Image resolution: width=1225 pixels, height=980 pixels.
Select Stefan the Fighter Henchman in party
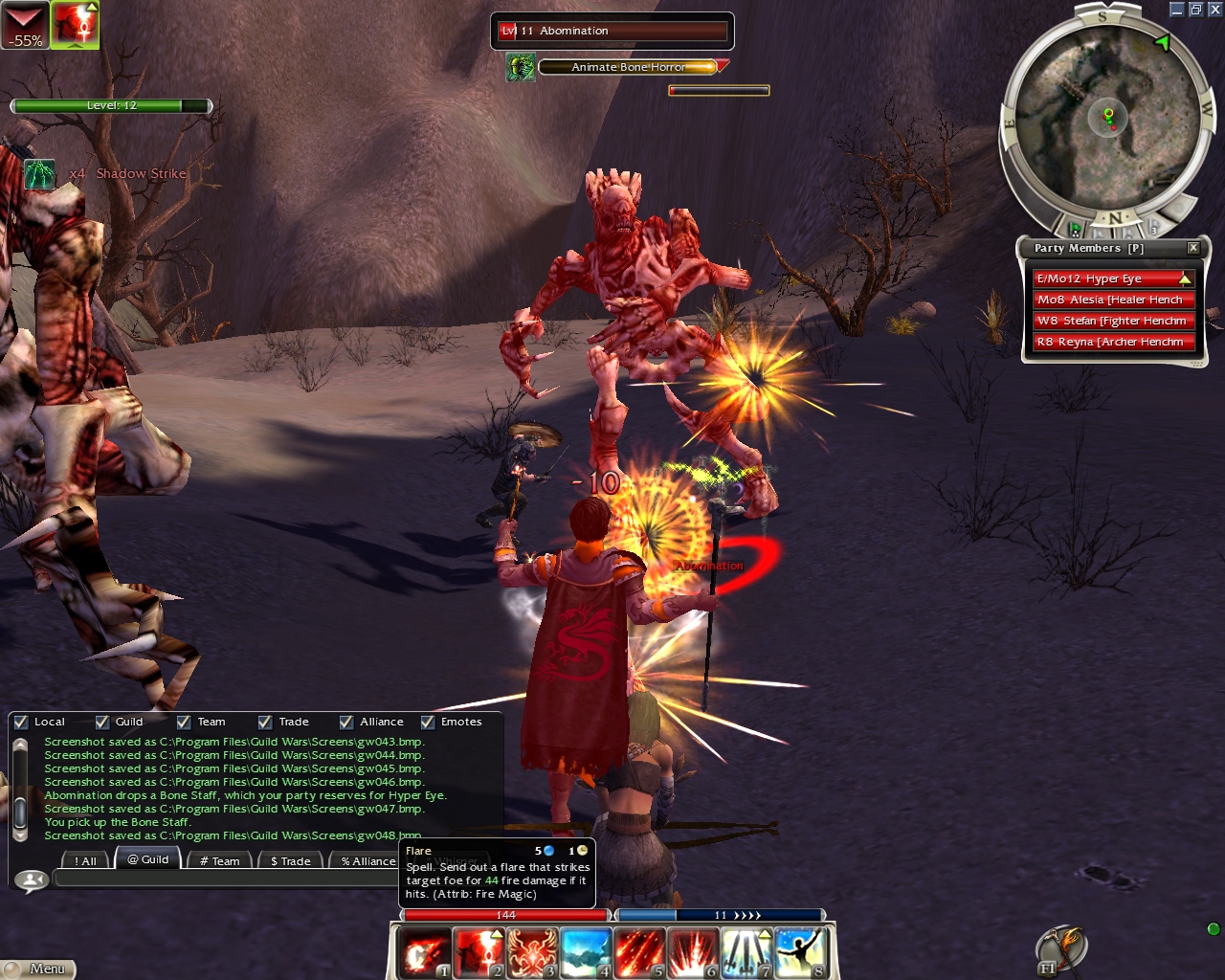[x=1113, y=321]
